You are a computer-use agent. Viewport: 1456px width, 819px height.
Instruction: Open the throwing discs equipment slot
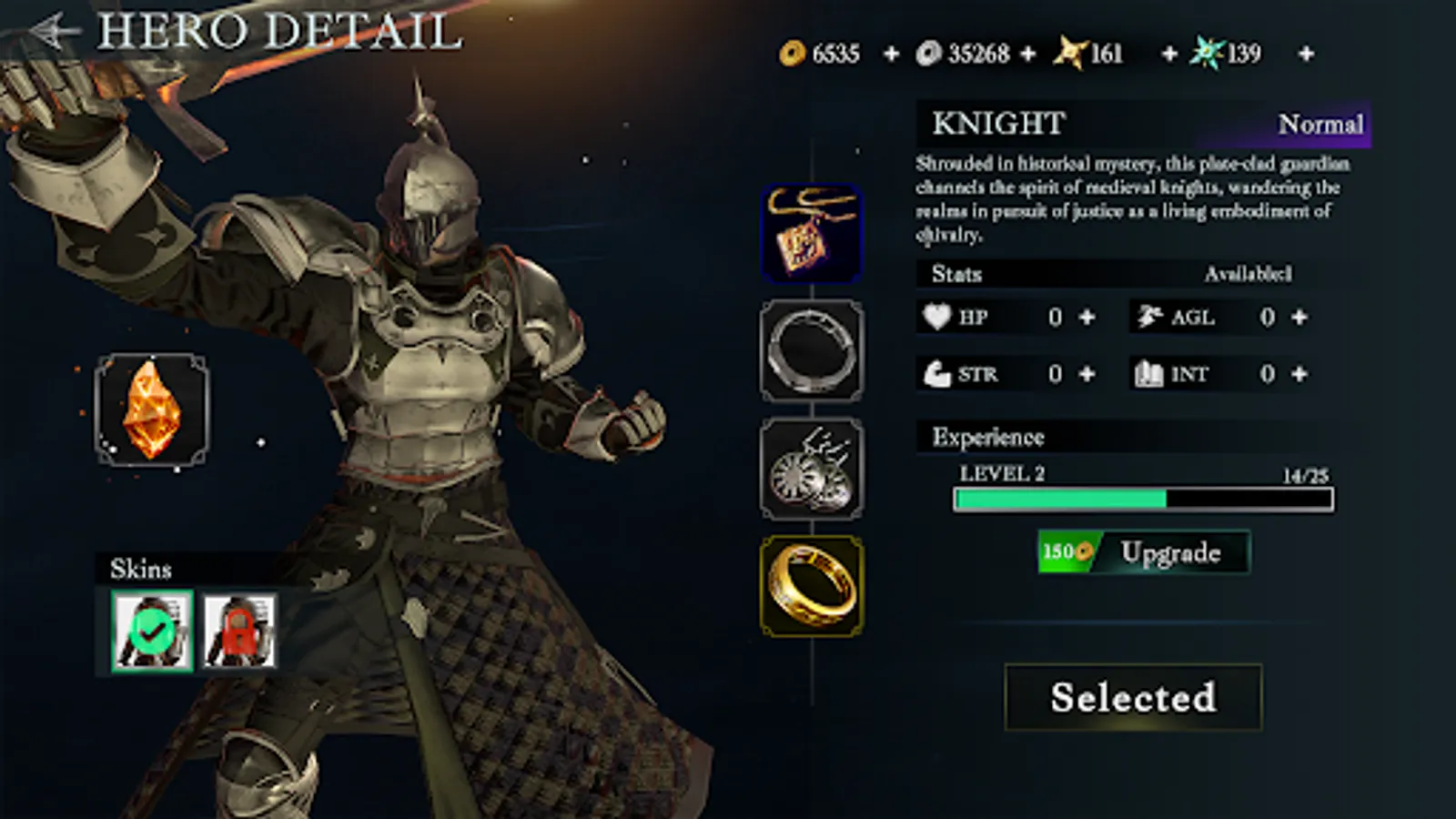coord(813,469)
